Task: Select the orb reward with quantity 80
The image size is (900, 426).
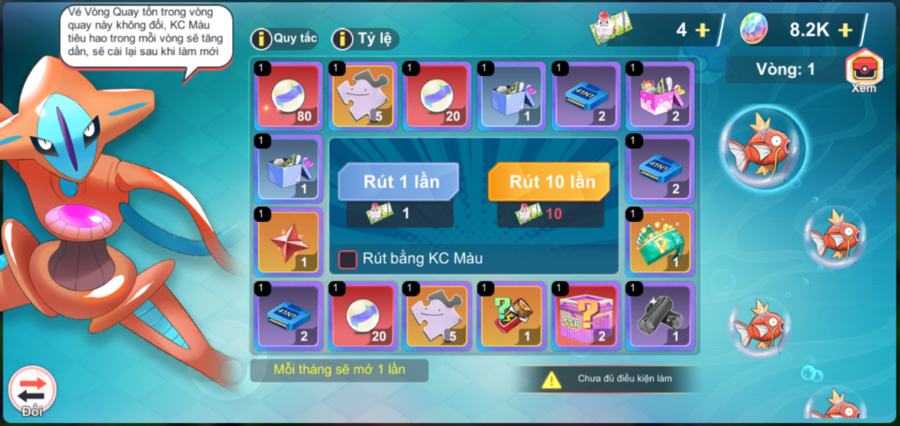Action: (x=289, y=95)
